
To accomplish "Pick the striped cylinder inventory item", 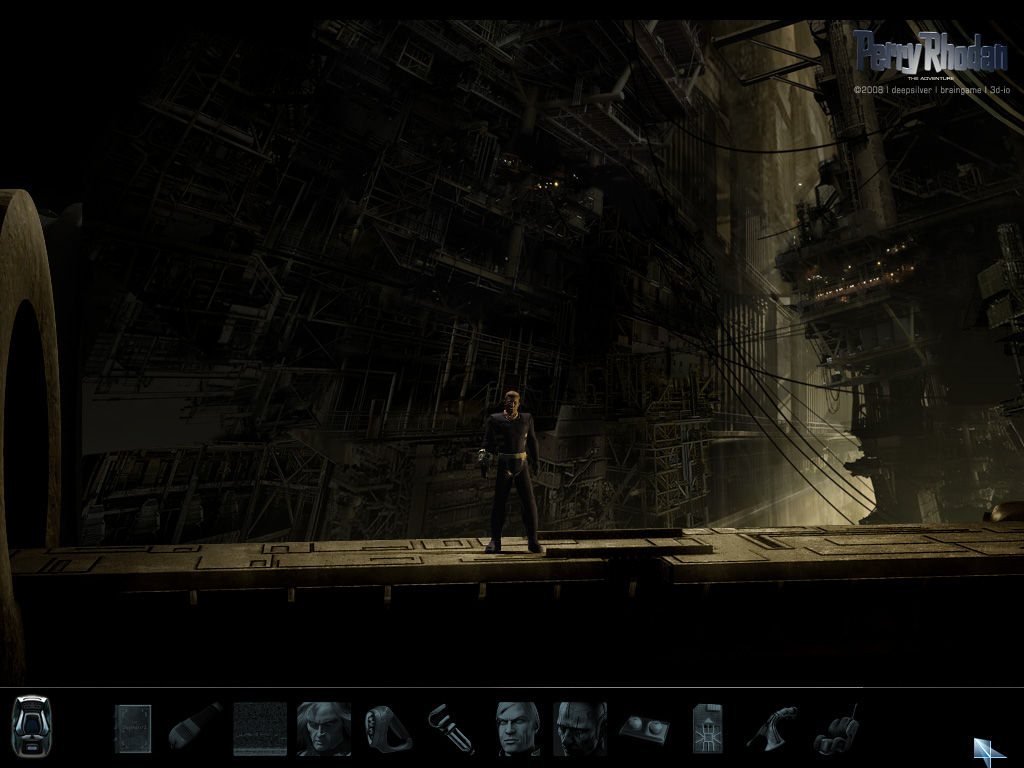I will point(194,728).
